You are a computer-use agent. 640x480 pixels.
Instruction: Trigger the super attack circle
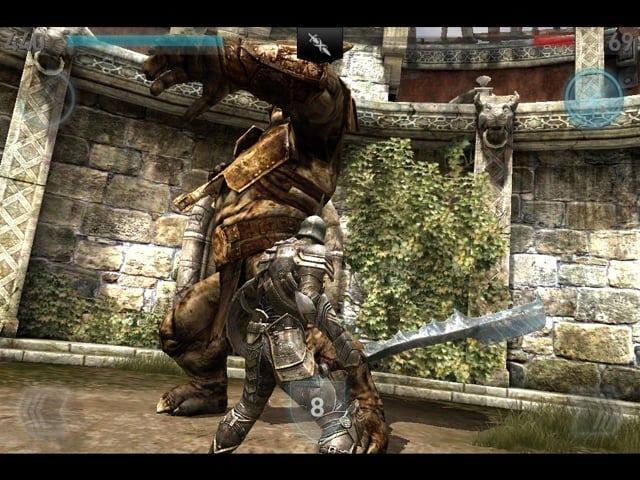click(53, 97)
